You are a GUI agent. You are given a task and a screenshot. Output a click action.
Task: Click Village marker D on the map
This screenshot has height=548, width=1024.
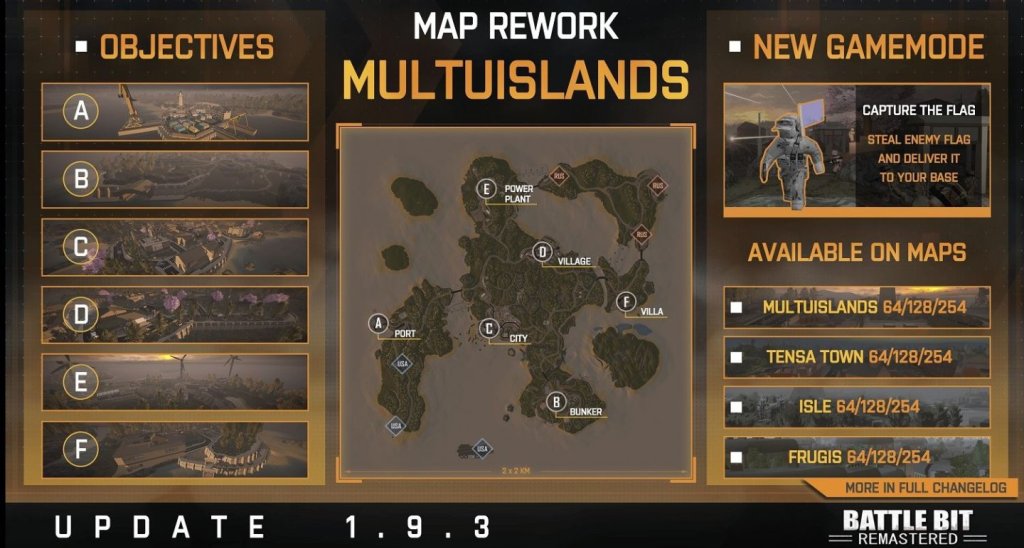(x=542, y=251)
